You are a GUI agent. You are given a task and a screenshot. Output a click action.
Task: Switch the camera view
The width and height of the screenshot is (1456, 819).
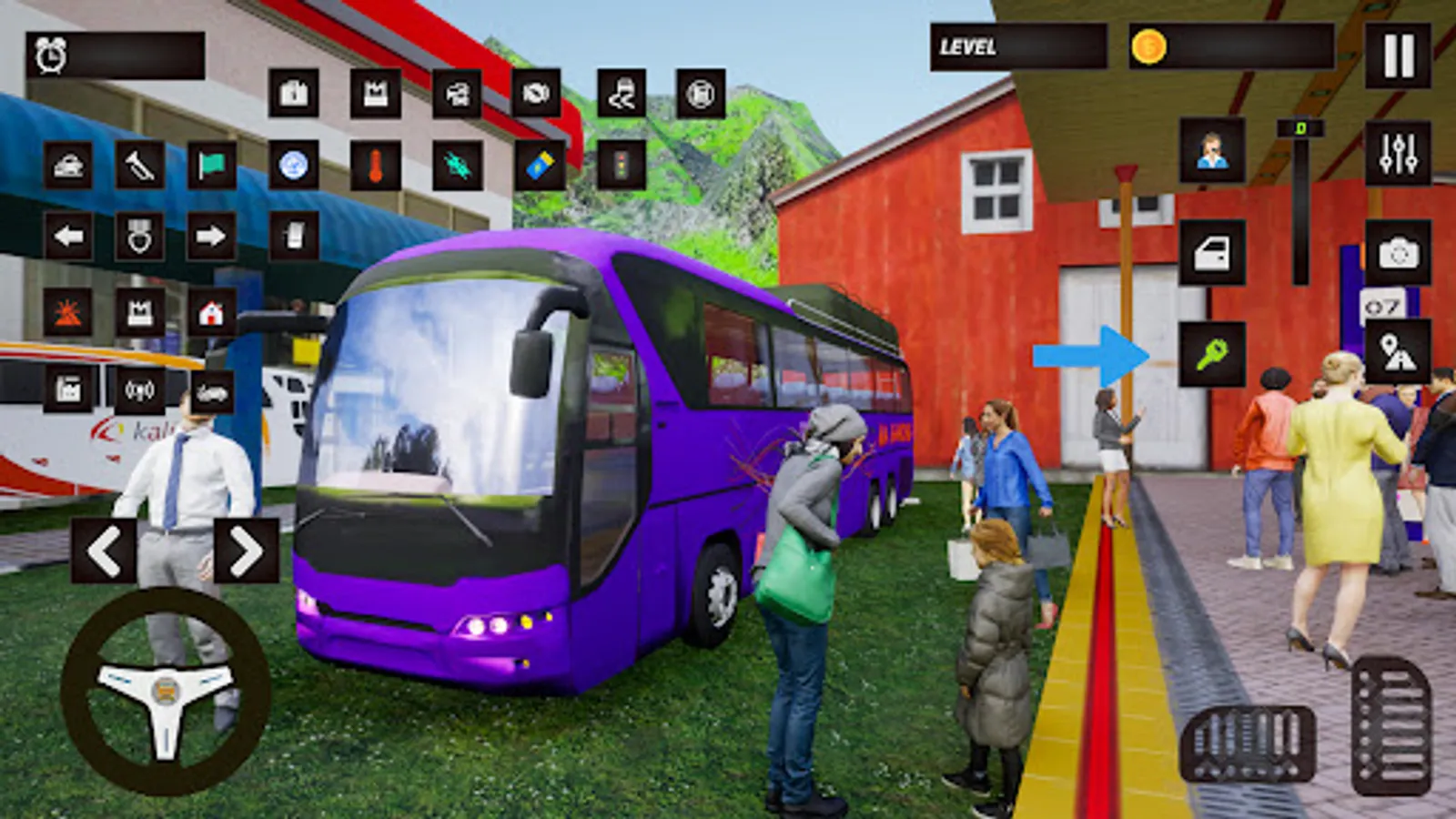(x=1398, y=253)
